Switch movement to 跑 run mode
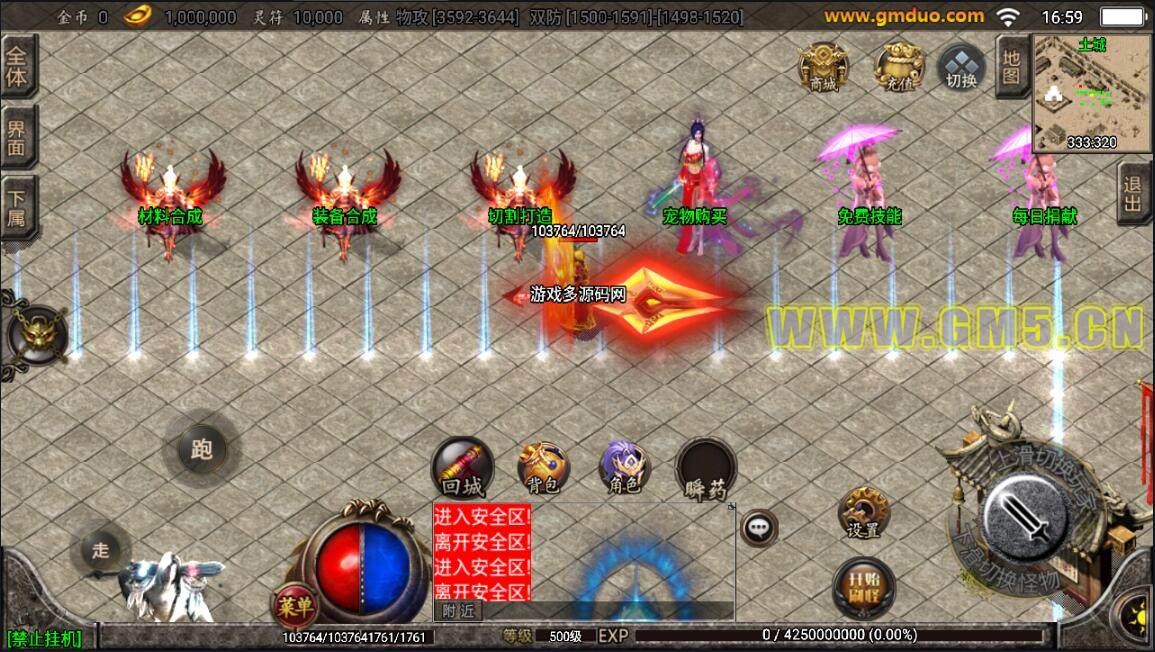This screenshot has width=1155, height=652. tap(201, 450)
